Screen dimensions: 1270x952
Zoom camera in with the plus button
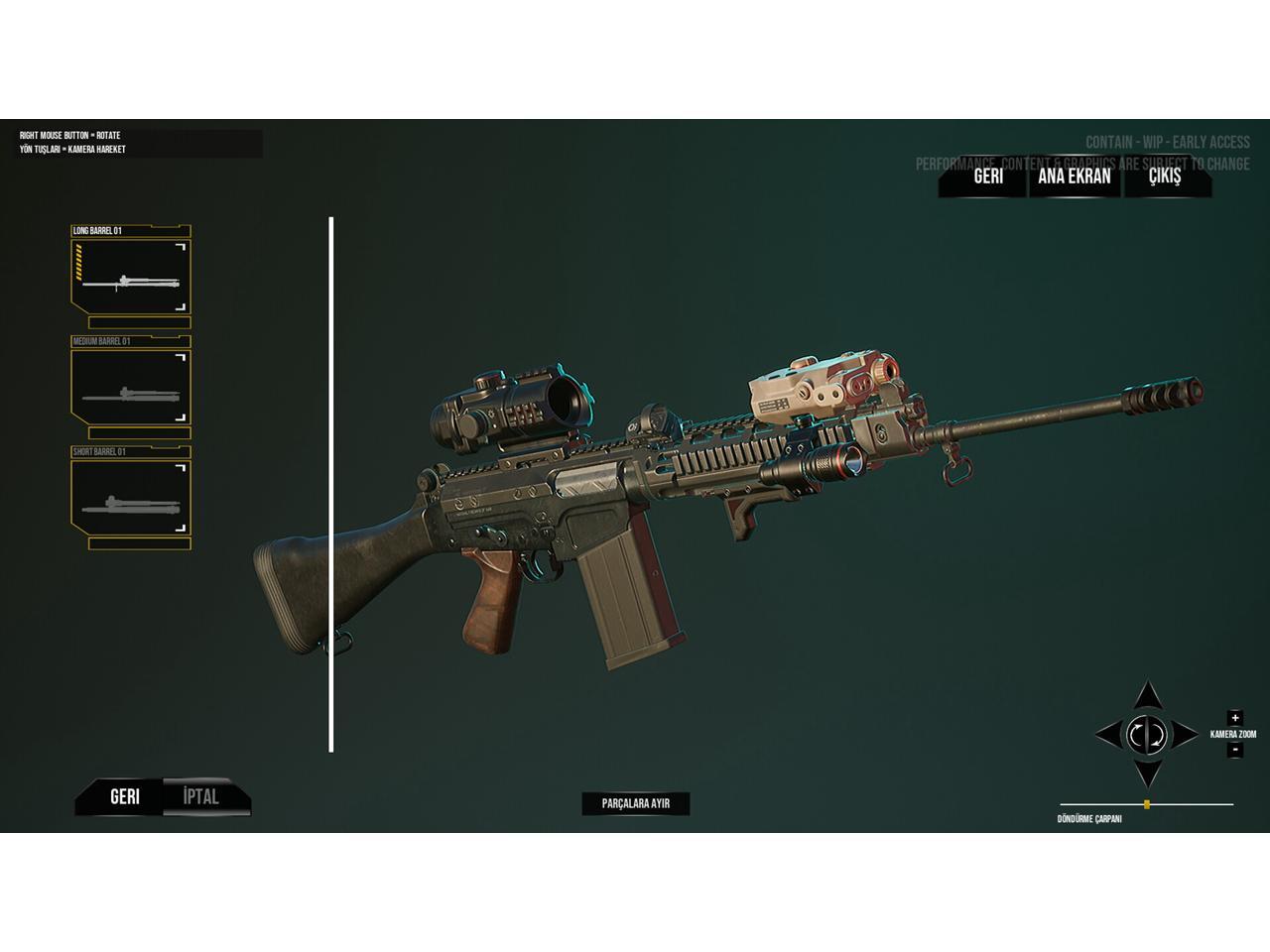1234,718
